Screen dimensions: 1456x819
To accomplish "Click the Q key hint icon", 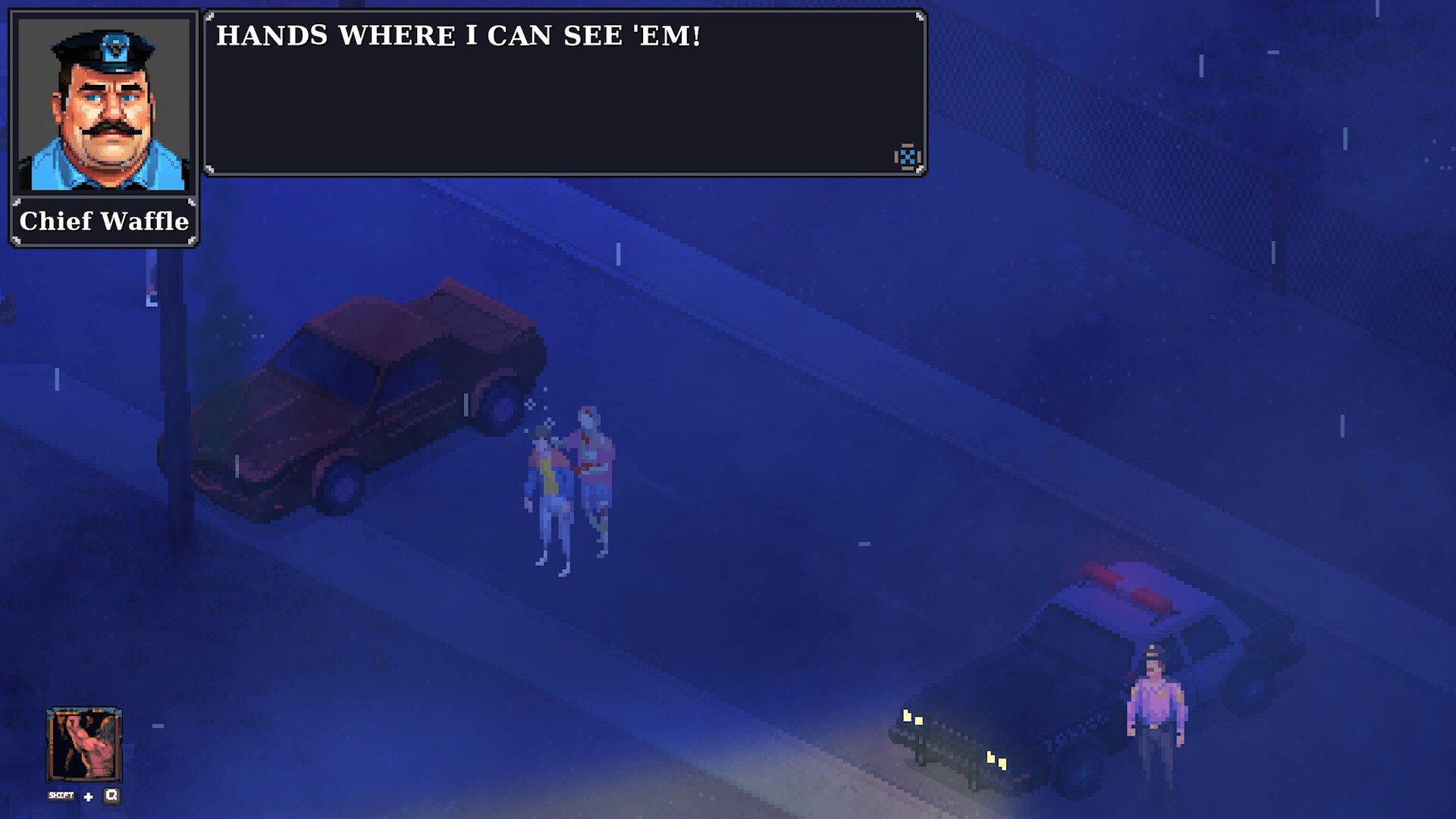I will [x=111, y=796].
